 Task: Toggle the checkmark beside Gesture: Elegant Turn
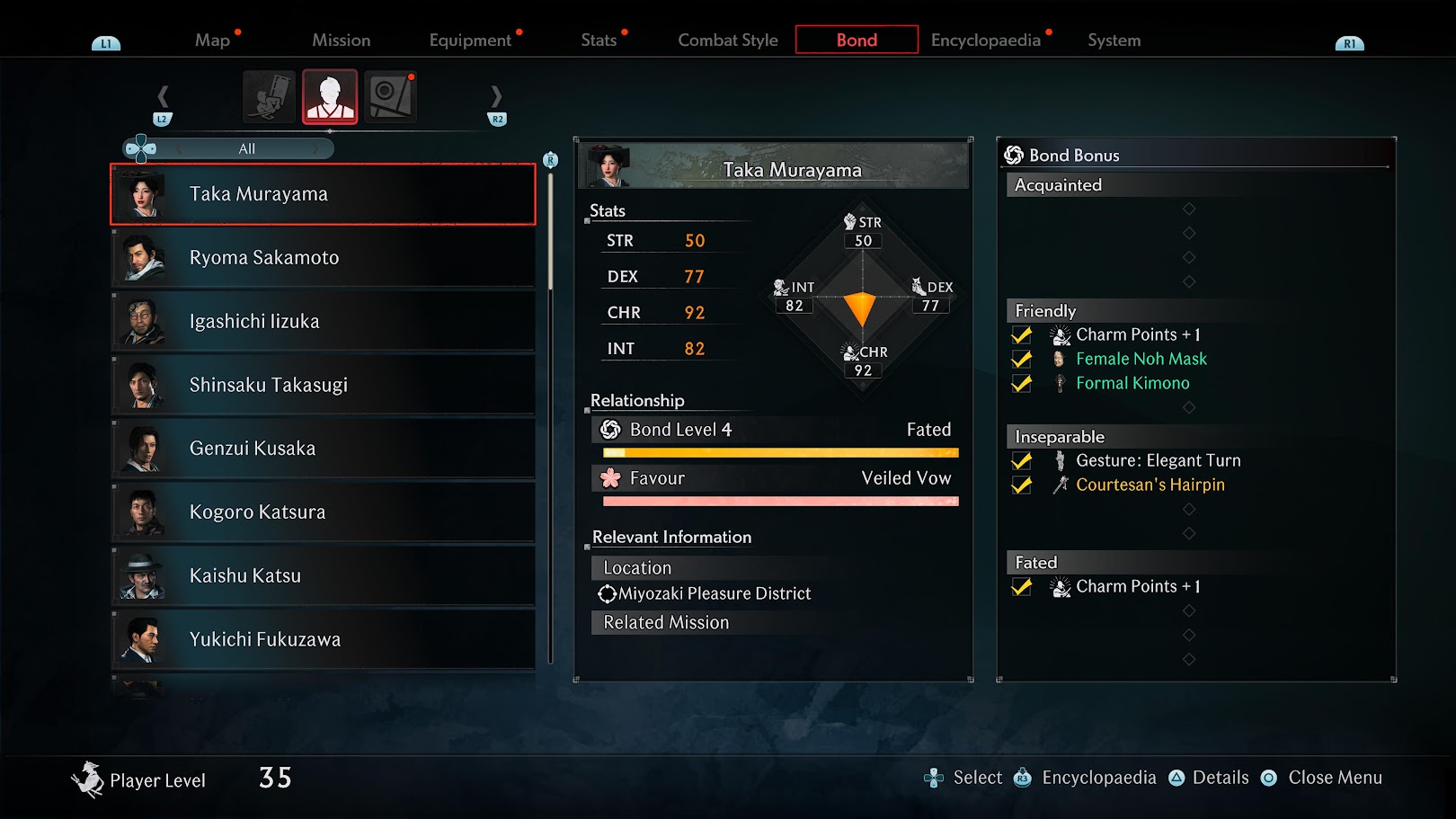(x=1022, y=460)
